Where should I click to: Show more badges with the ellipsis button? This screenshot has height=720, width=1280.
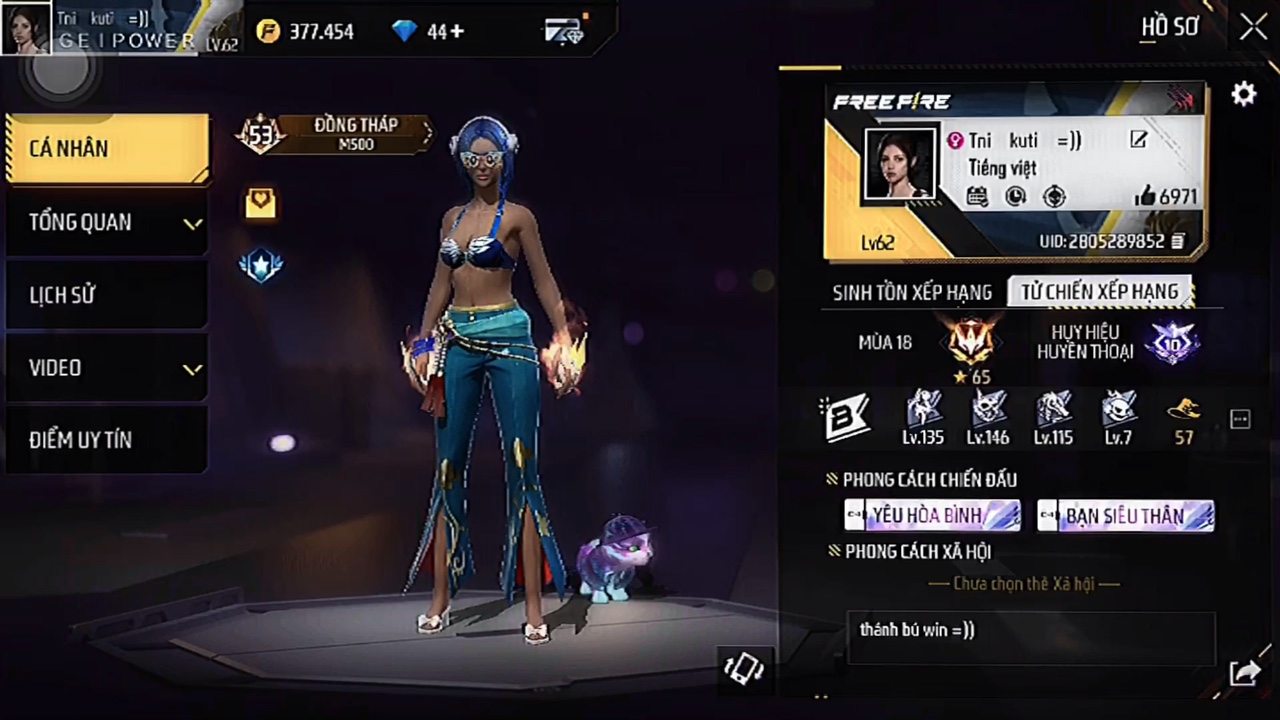tap(1240, 420)
